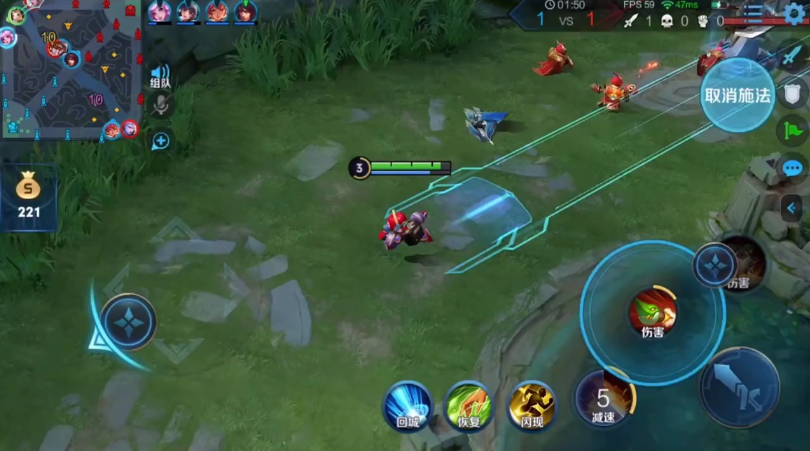Cast the 闪现 flash spell
810x451 pixels.
pyautogui.click(x=531, y=404)
